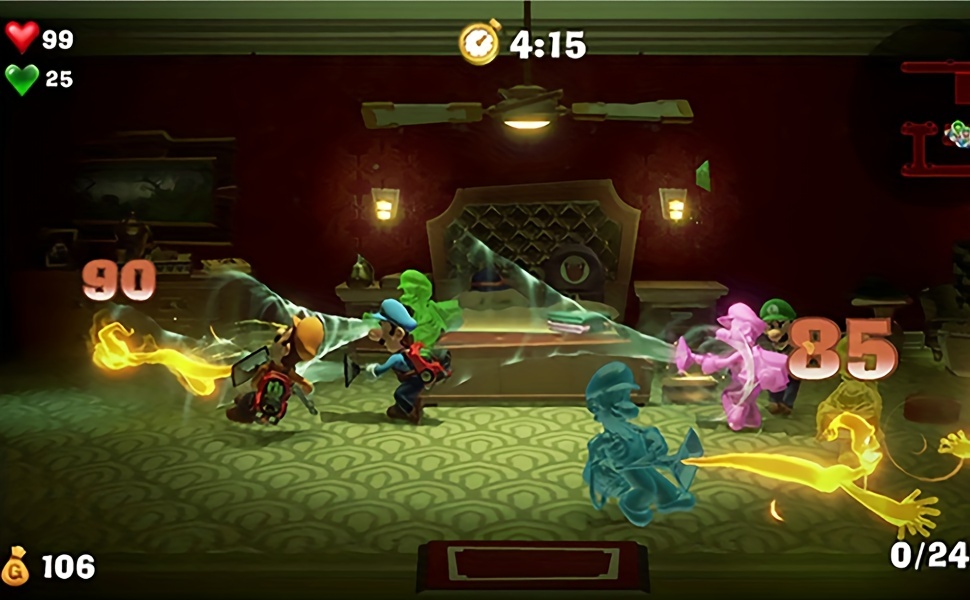Open the red floor minimap

point(935,118)
